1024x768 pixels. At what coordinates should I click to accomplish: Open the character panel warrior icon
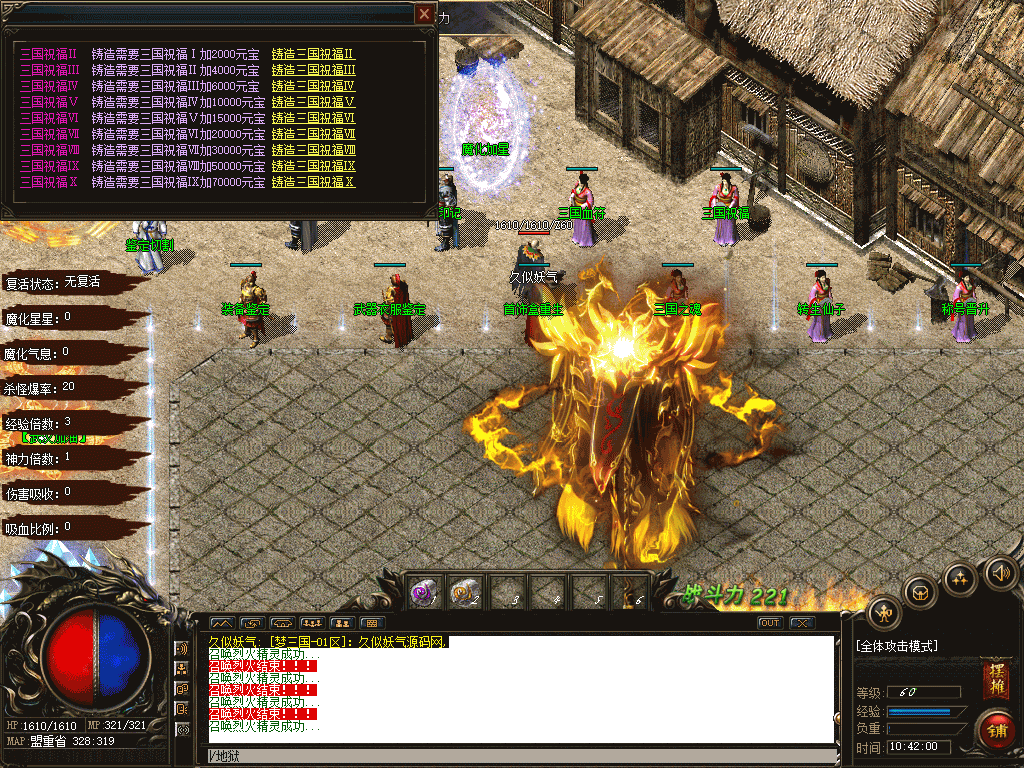(x=884, y=613)
